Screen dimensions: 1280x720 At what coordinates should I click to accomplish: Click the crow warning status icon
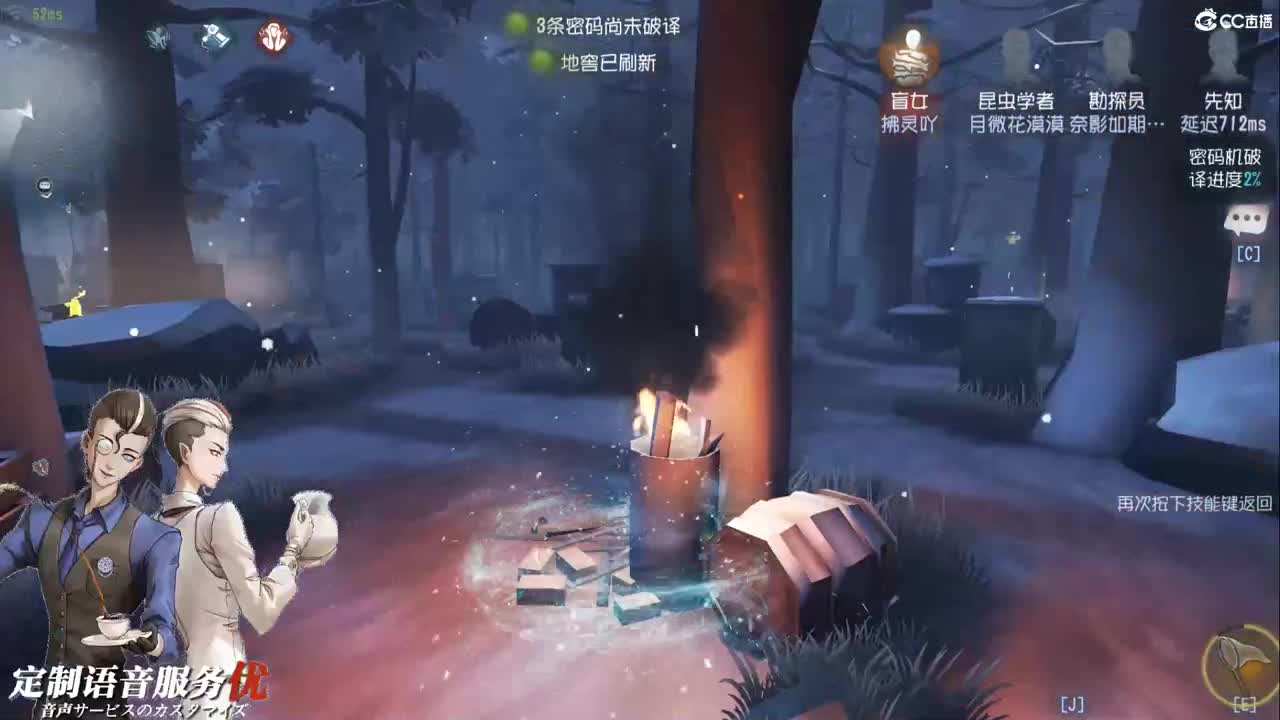(x=157, y=38)
